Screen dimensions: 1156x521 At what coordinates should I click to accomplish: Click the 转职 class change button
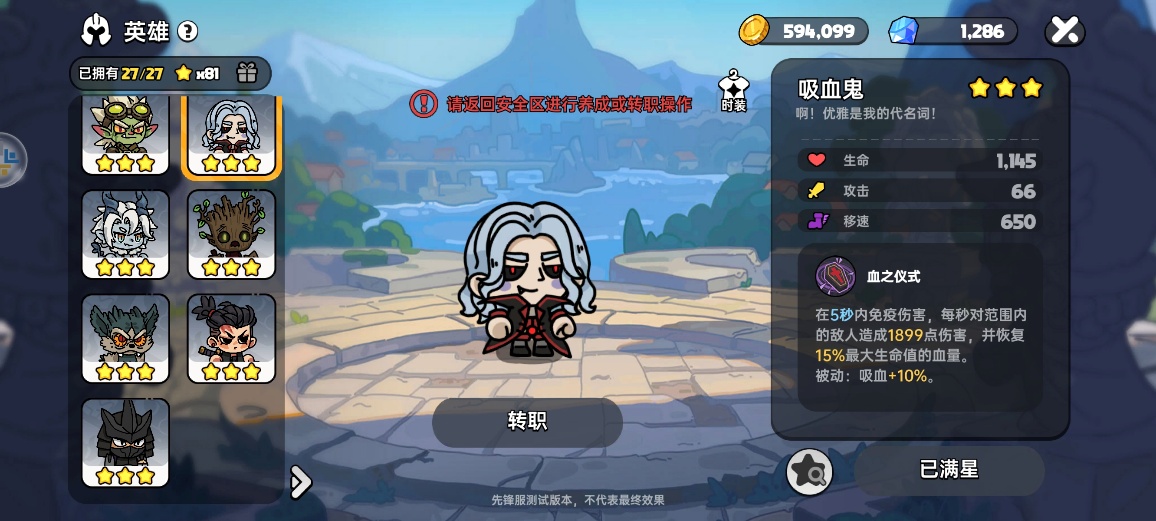527,422
